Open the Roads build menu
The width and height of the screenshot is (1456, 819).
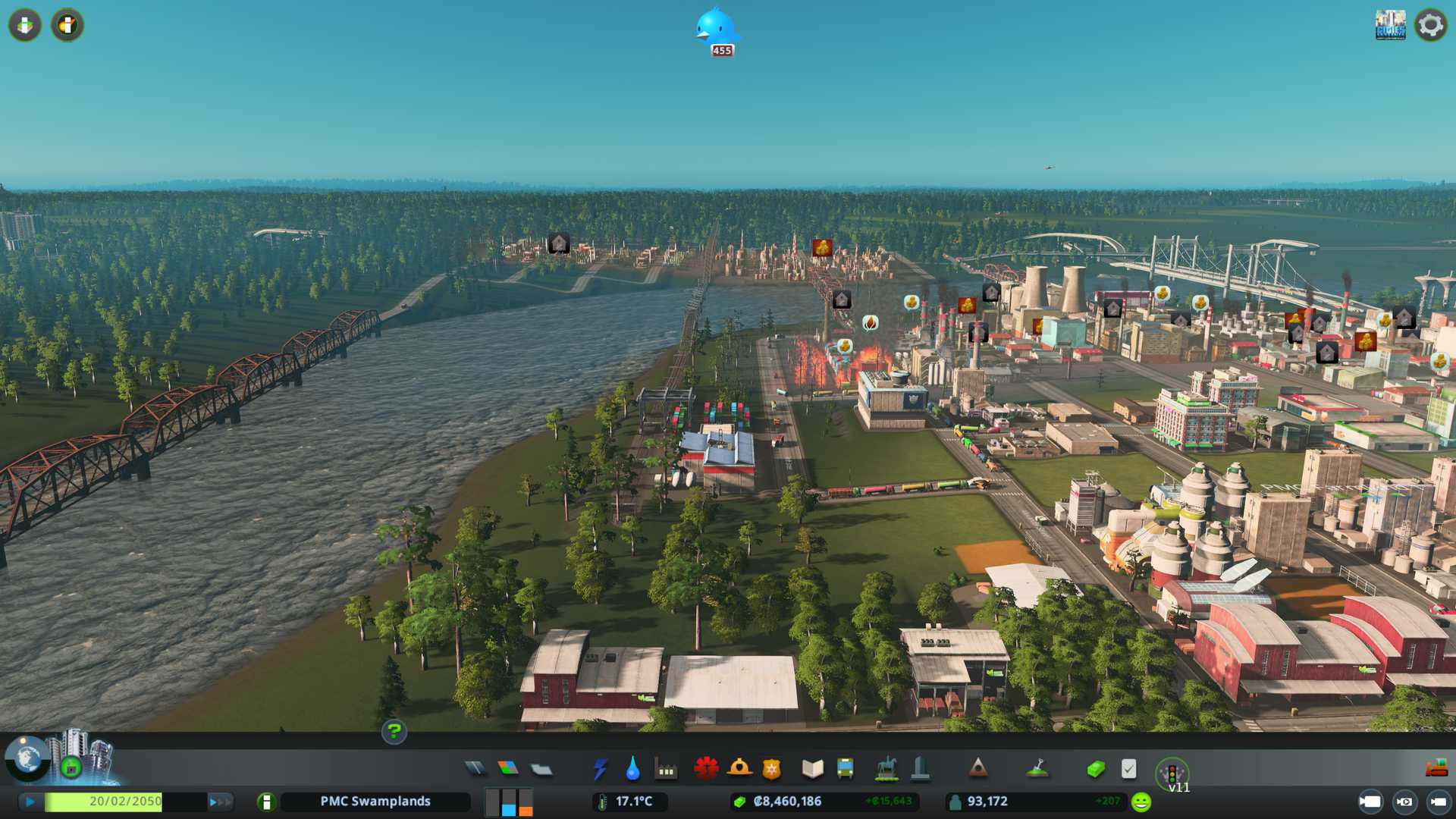coord(475,769)
